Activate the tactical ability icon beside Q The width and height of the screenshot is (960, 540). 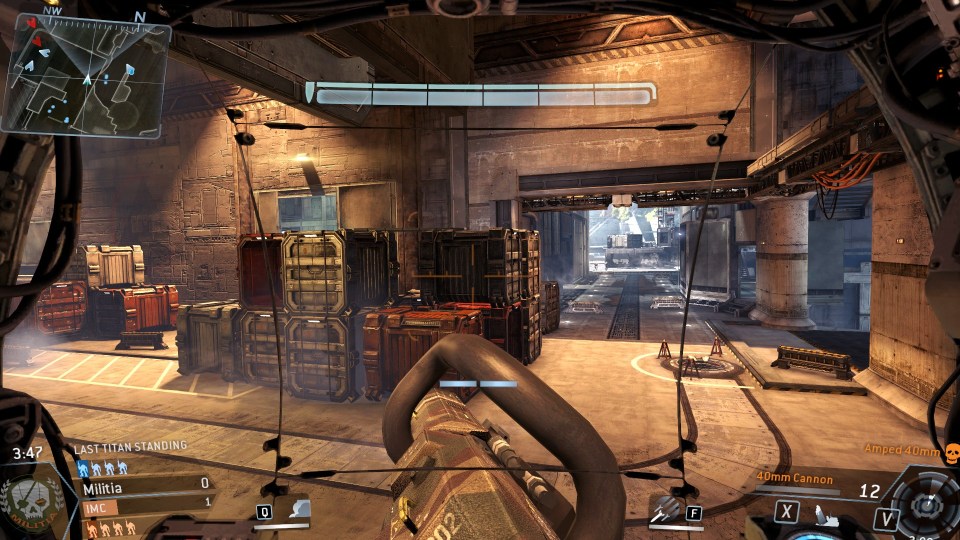pyautogui.click(x=298, y=510)
